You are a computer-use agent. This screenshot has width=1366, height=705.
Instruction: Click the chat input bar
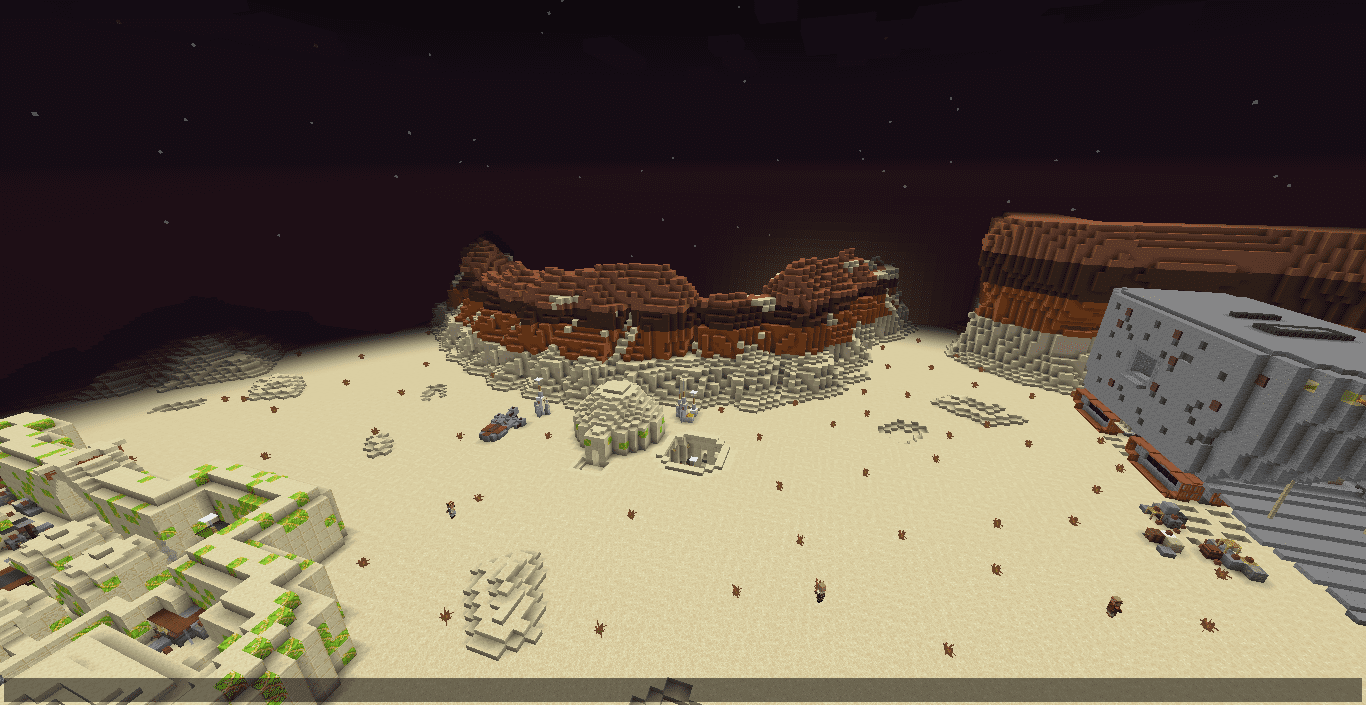tap(683, 690)
